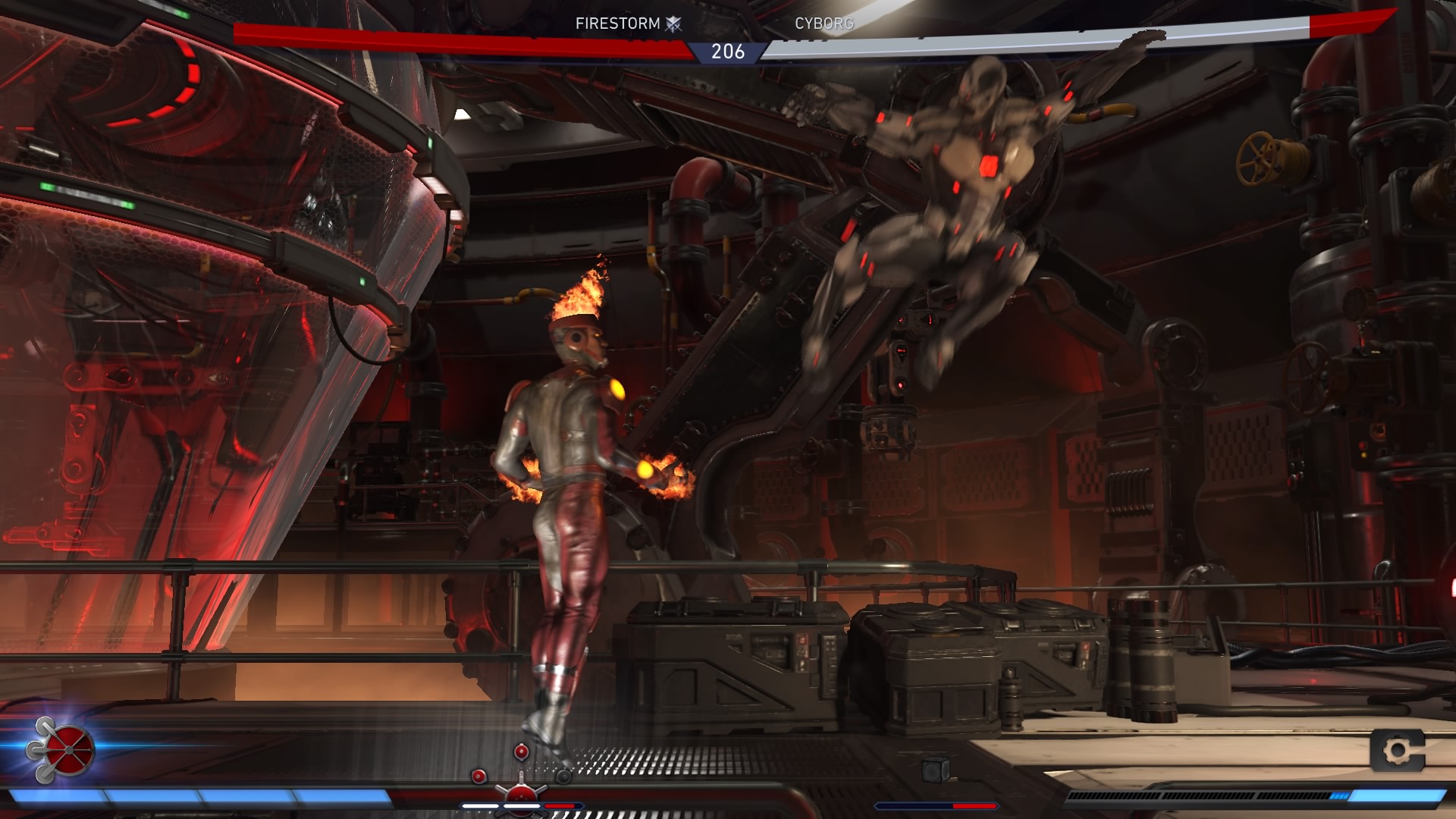Select the emblem beside Firestorm's name
This screenshot has height=819, width=1456.
pos(673,24)
